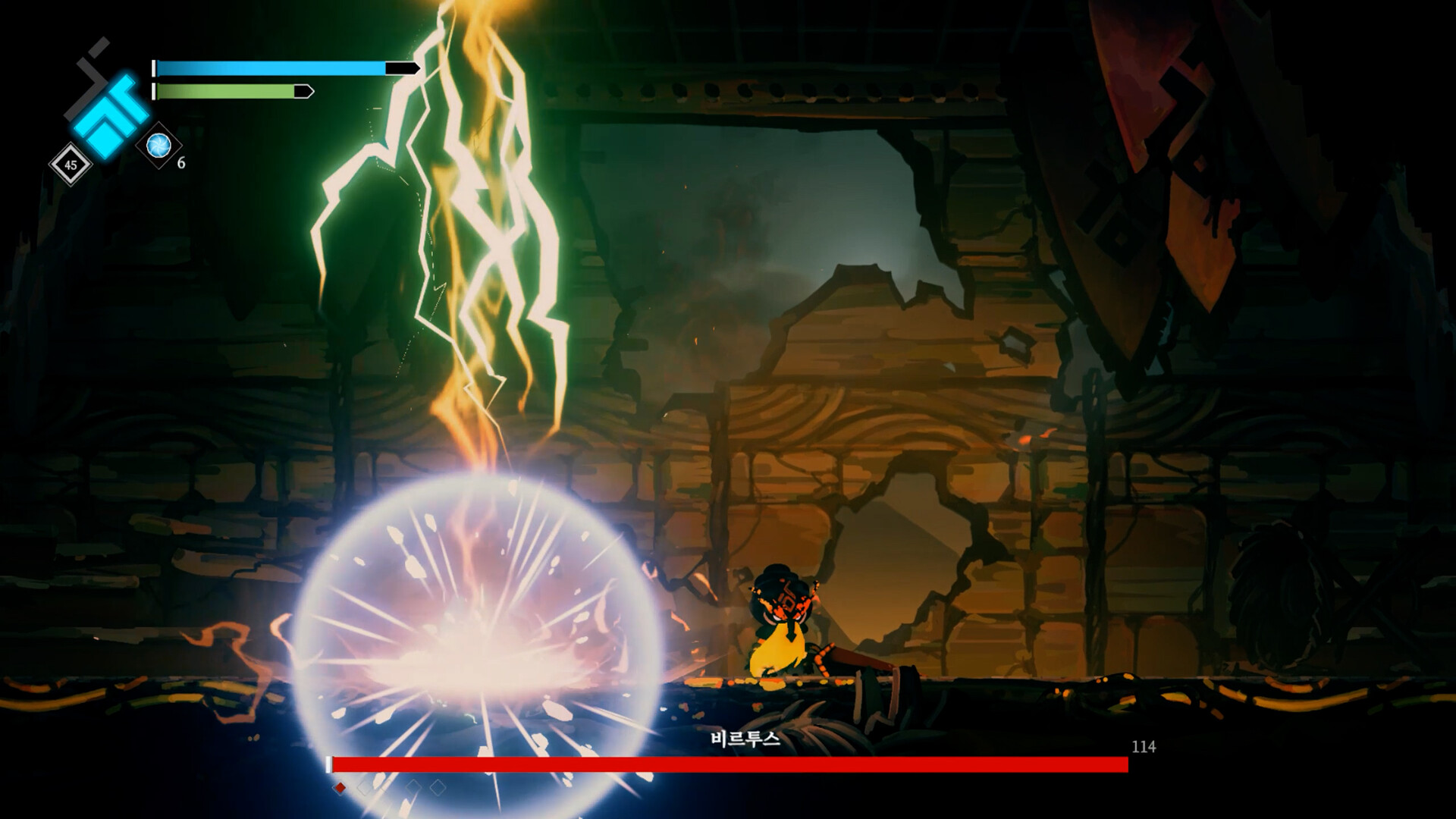Click the diamond badge showing 45

pos(71,165)
